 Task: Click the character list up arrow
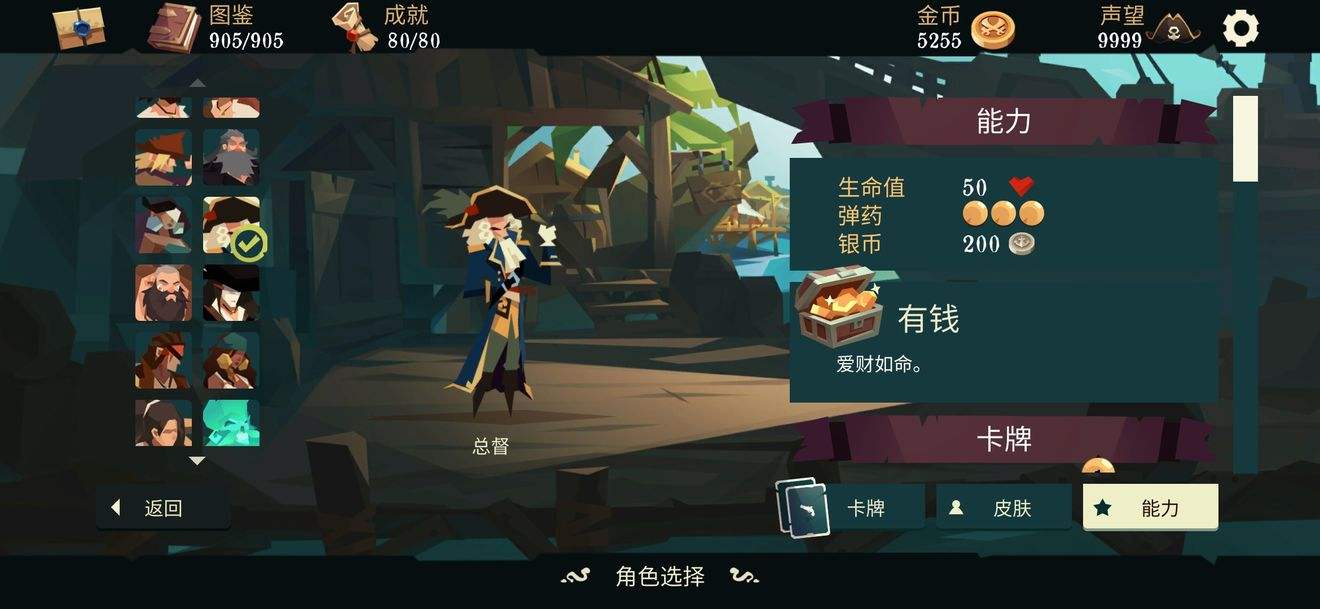[197, 83]
